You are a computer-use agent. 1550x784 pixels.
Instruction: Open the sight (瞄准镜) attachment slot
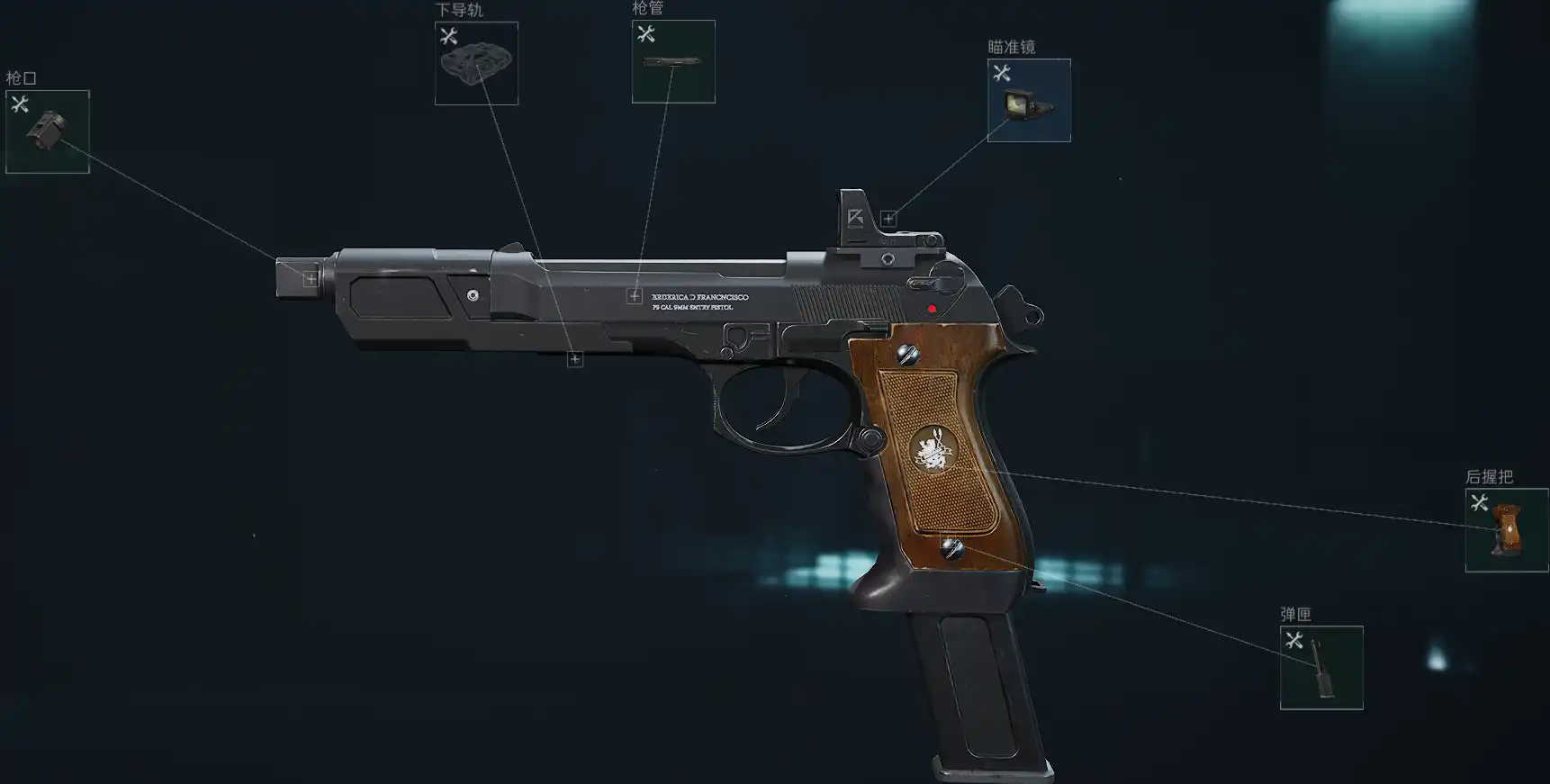tap(1029, 100)
